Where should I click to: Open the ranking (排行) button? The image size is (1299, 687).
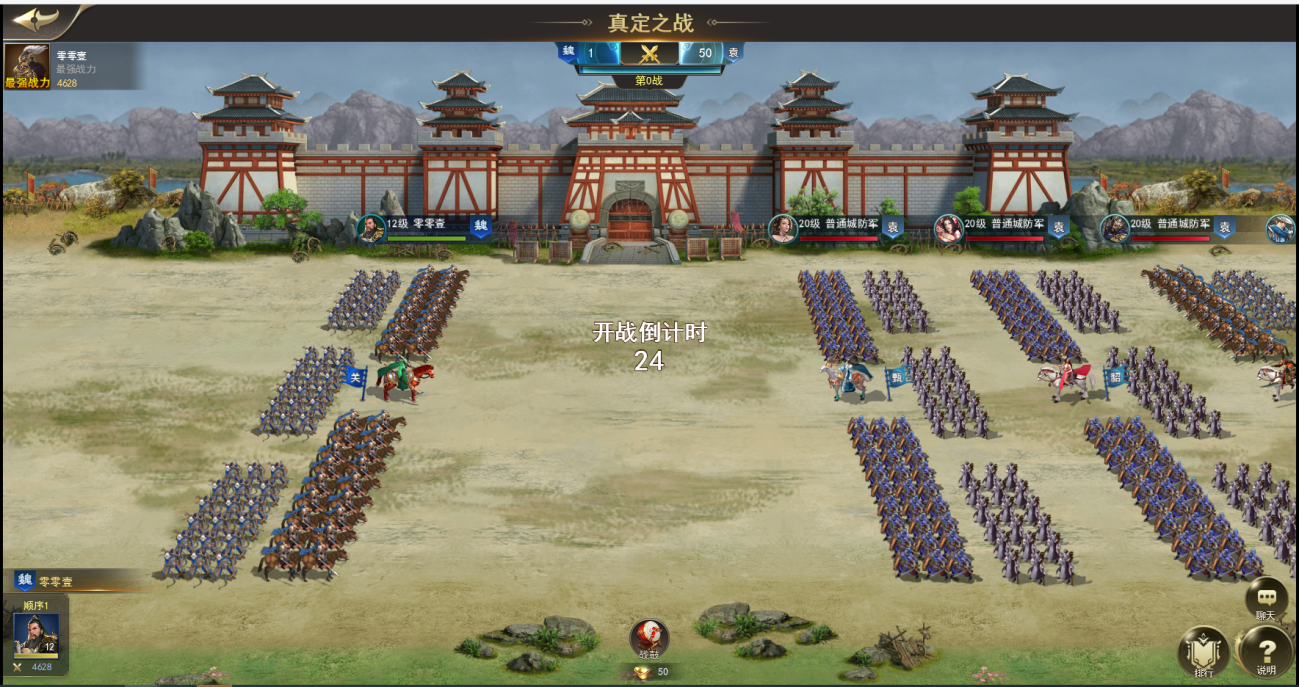[x=1203, y=651]
